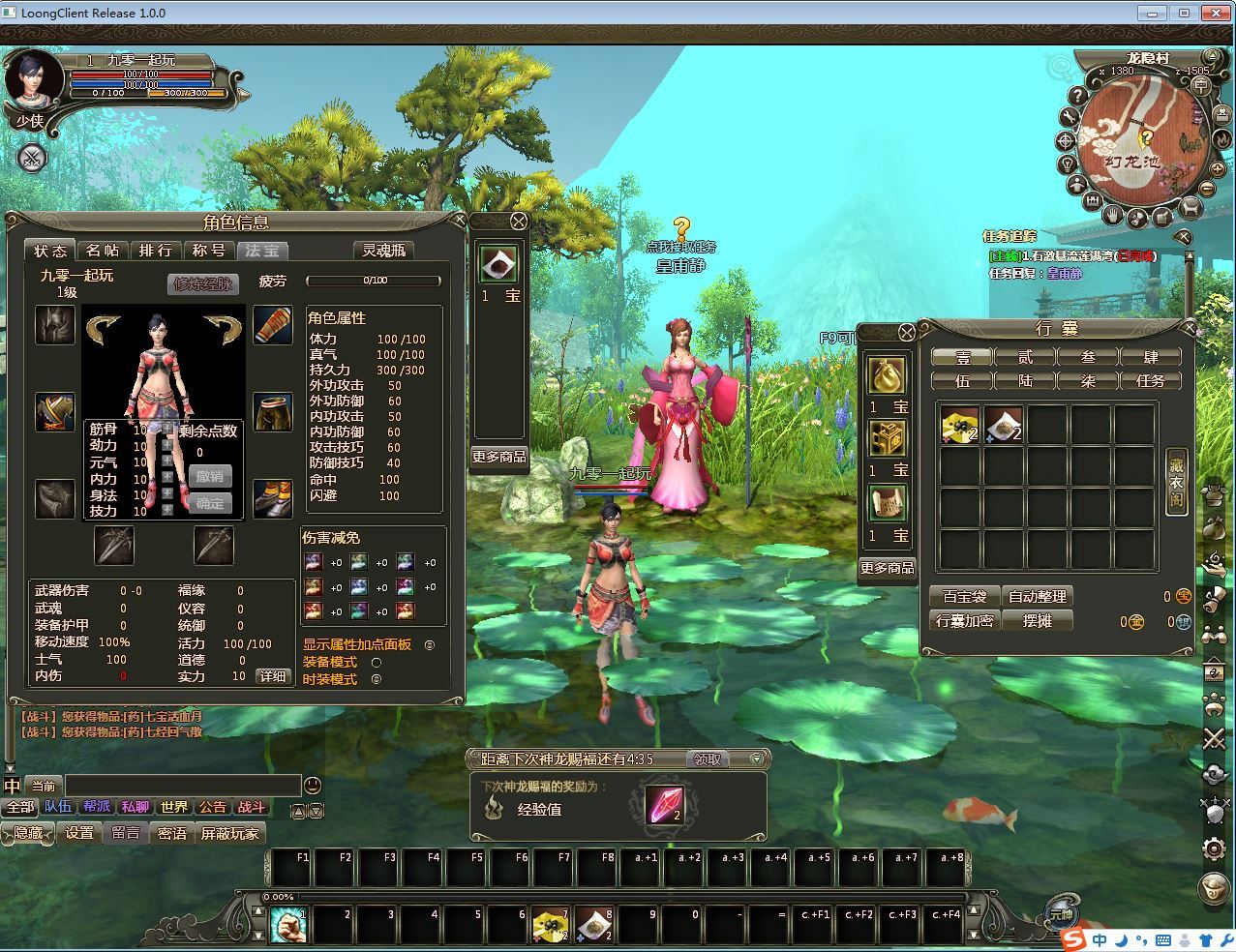Toggle 时装模式 fashion mode radio
Screen dimensions: 1236x952
tap(377, 679)
